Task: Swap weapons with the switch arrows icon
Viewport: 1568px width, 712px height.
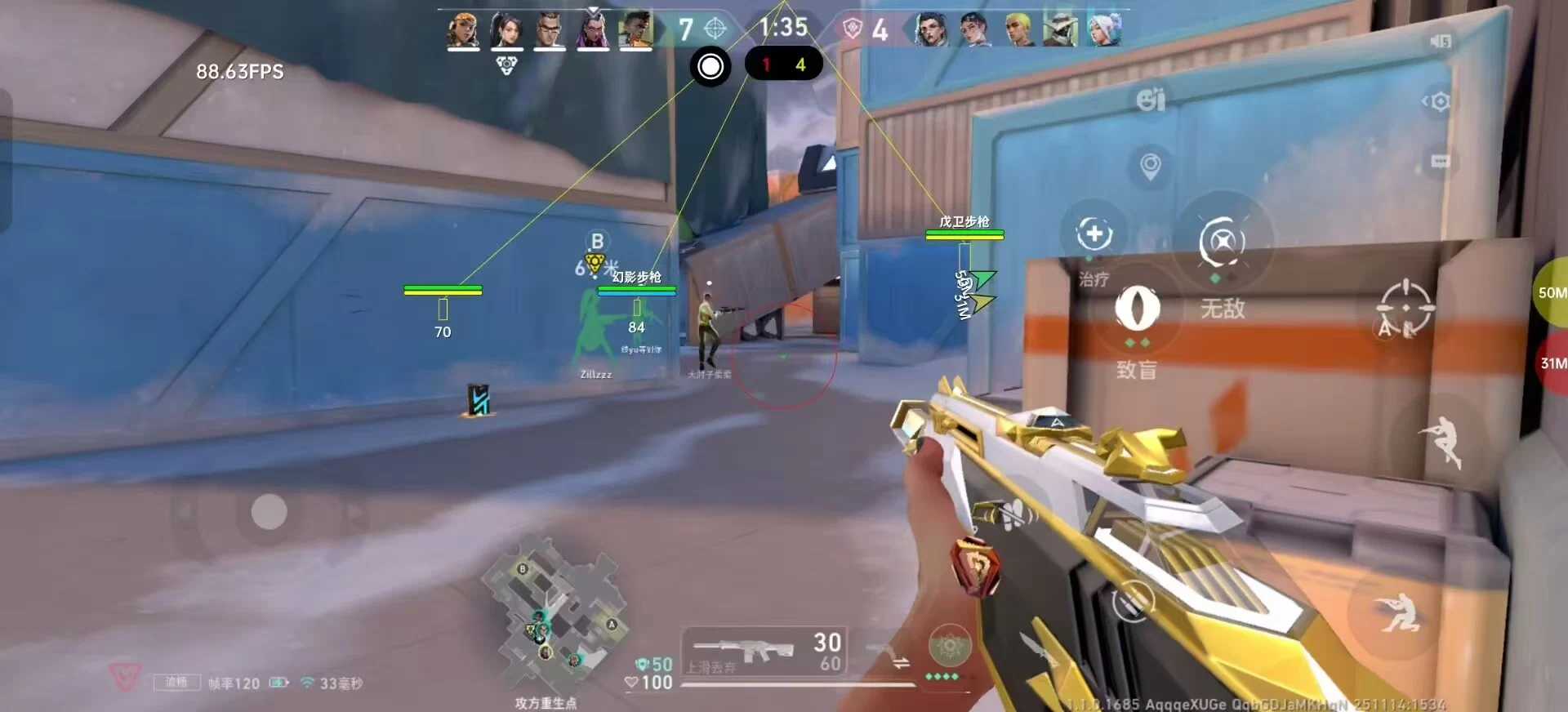Action: click(x=901, y=663)
